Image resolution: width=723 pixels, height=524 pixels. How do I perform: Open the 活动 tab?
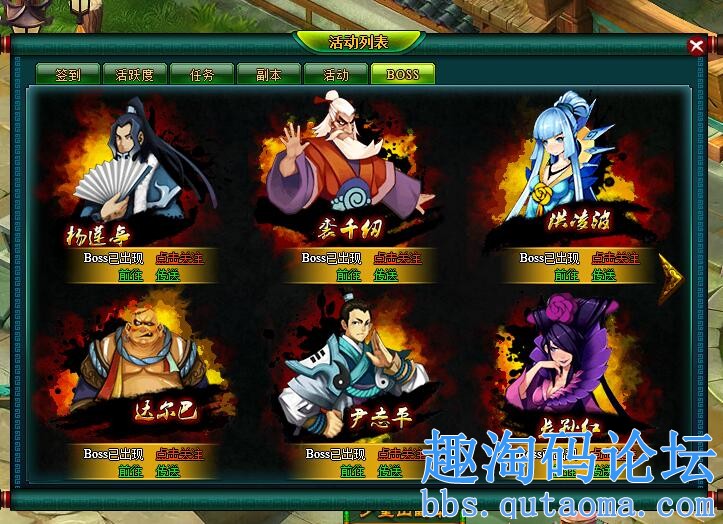pyautogui.click(x=336, y=74)
